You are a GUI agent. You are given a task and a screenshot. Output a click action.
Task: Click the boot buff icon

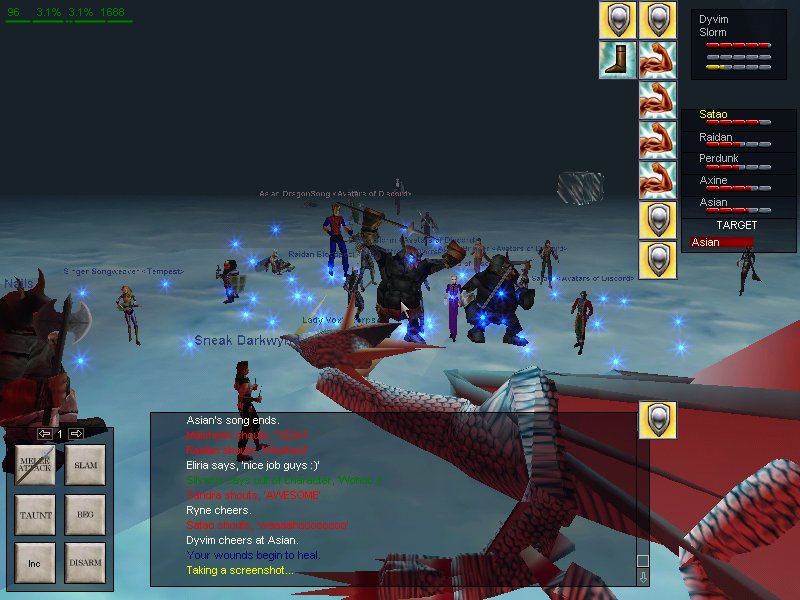pos(618,59)
